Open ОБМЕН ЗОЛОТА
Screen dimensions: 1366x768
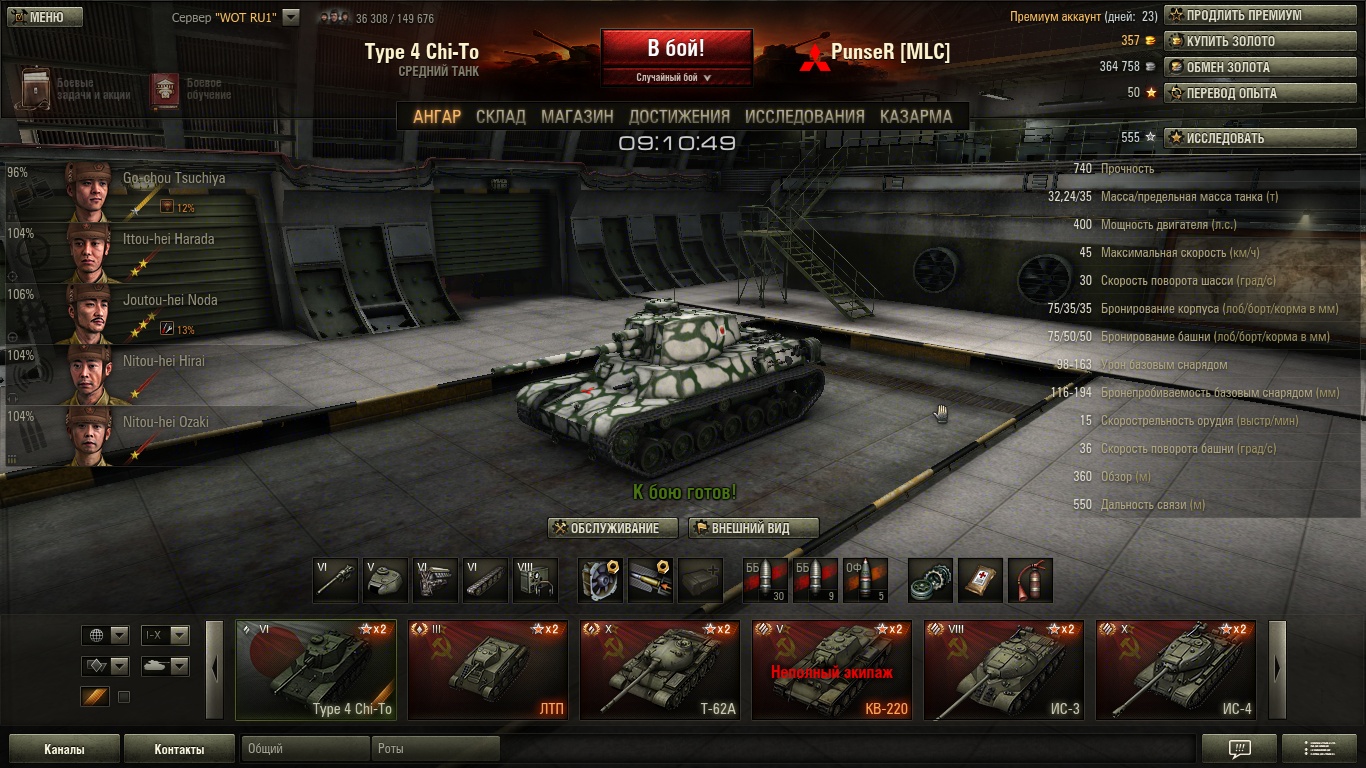point(1259,67)
